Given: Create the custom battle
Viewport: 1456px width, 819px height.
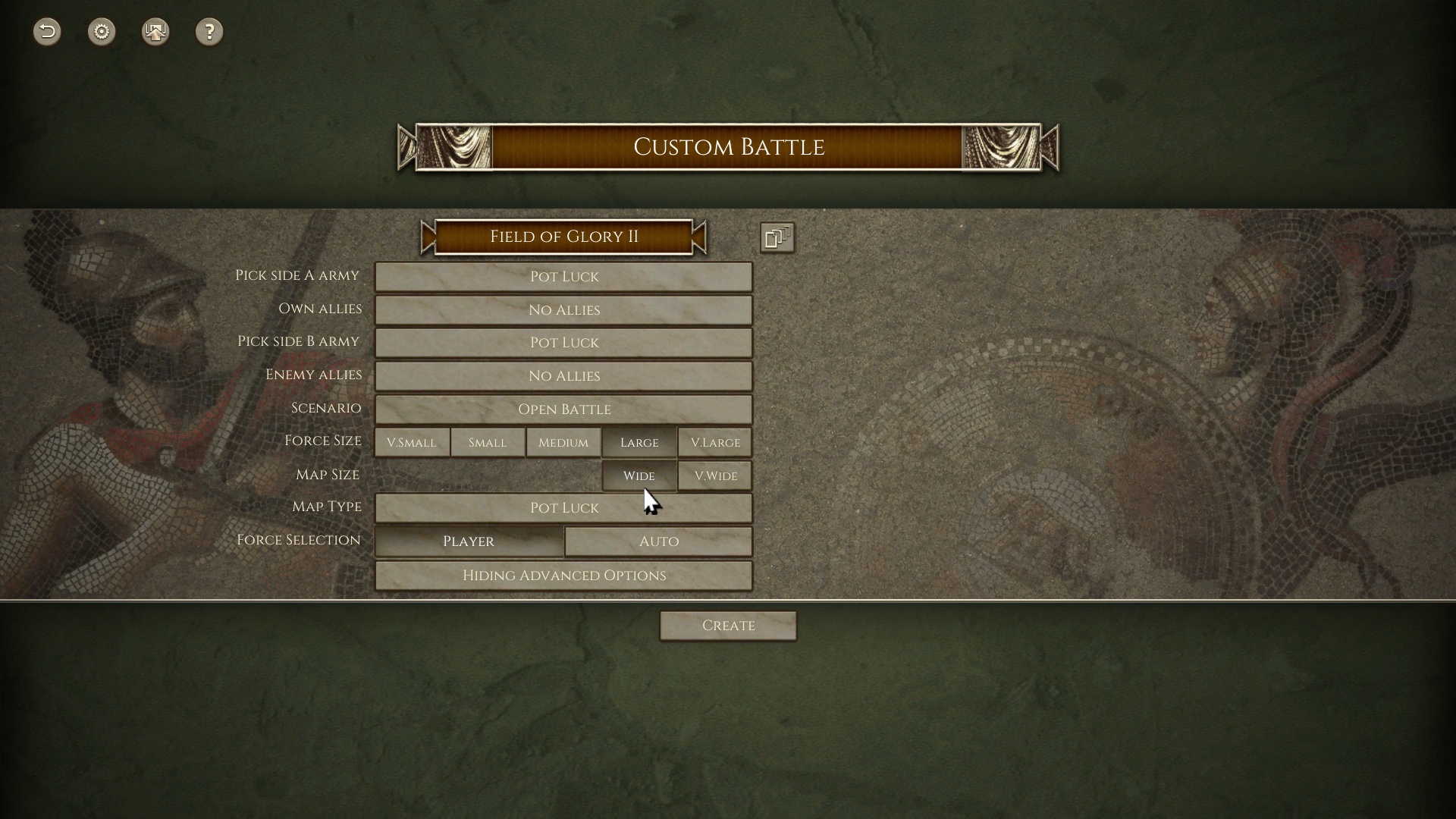Looking at the screenshot, I should coord(728,626).
